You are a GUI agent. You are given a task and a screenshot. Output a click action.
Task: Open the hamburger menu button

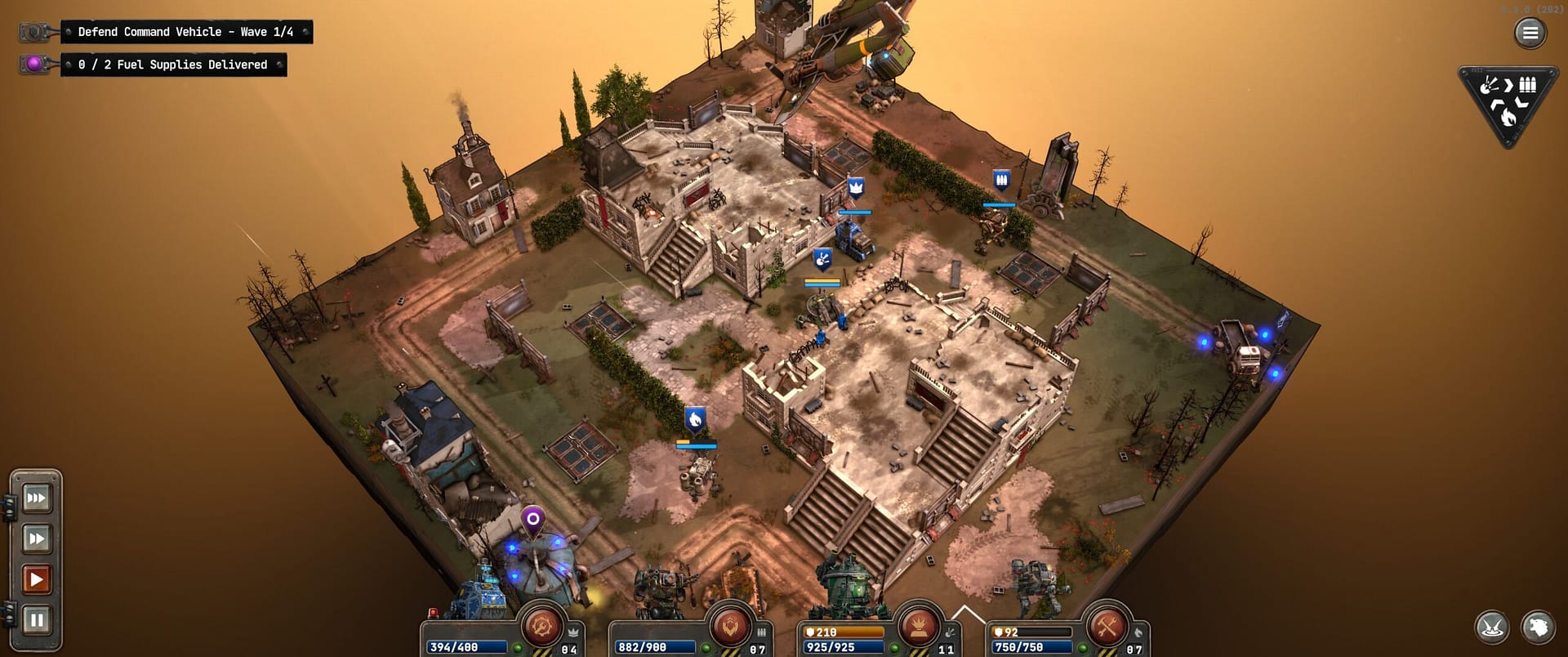[x=1530, y=33]
